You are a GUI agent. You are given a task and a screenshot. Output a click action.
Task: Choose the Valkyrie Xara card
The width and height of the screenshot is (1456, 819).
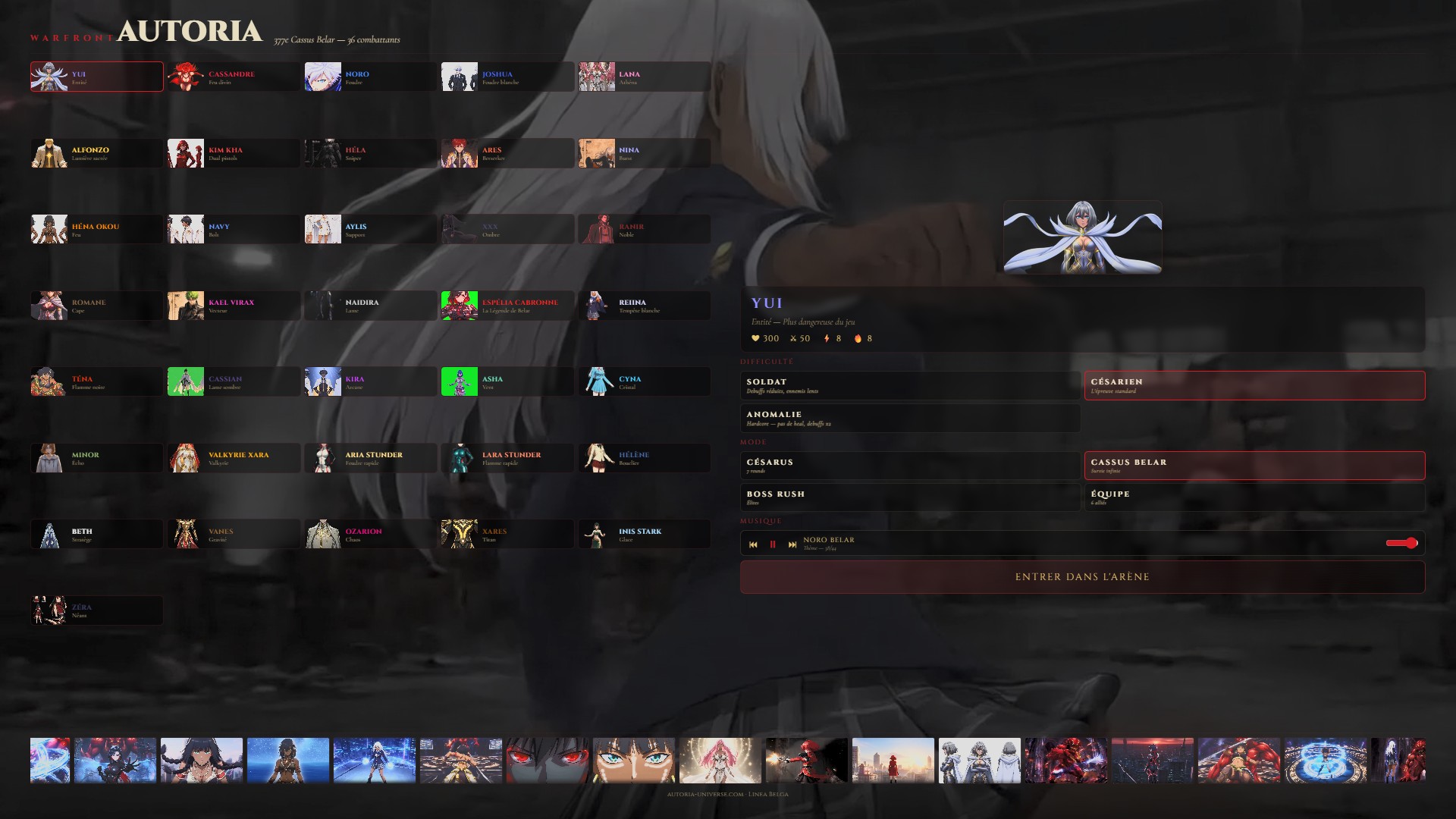[x=234, y=458]
